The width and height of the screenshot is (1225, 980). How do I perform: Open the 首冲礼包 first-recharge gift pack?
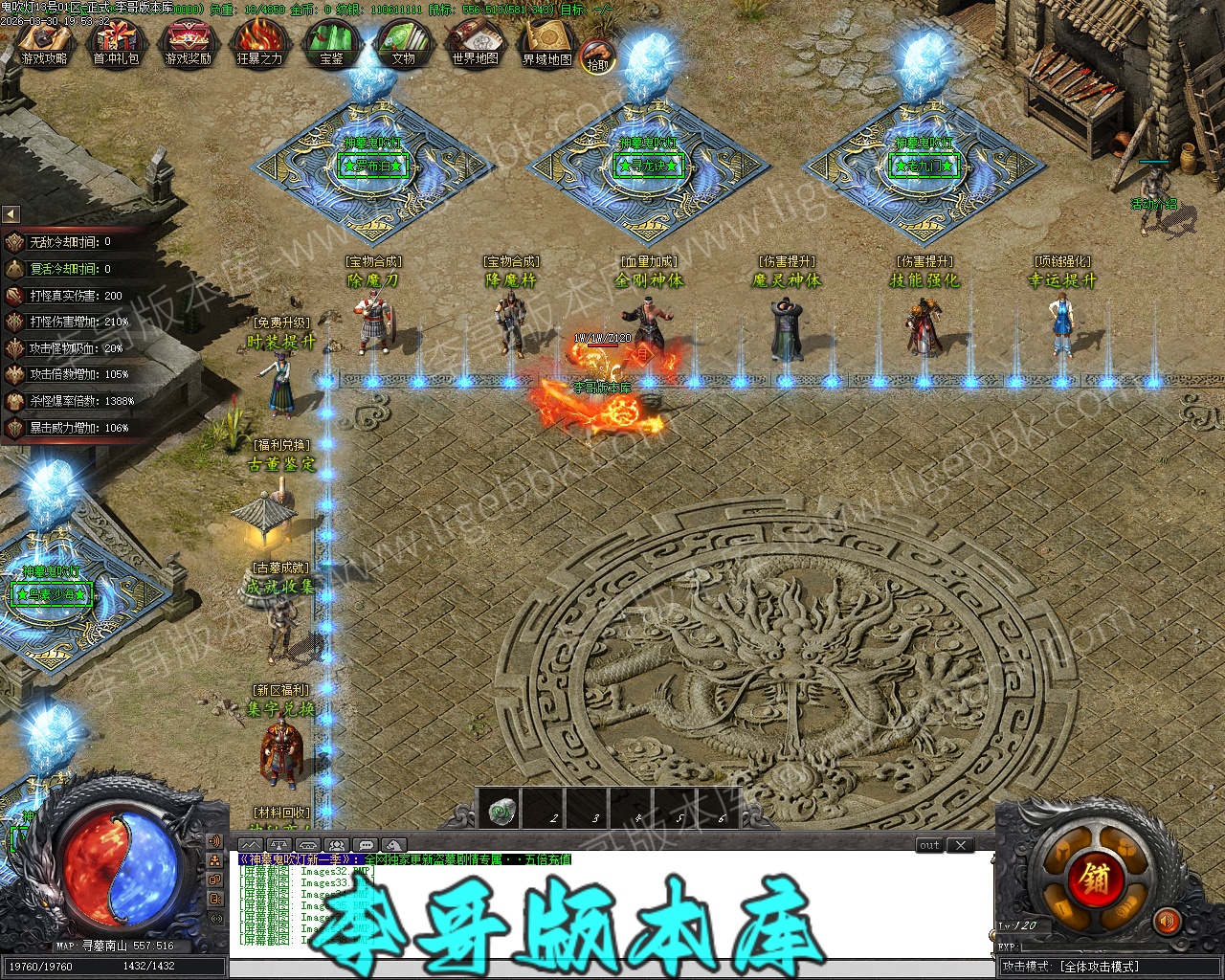(x=116, y=45)
